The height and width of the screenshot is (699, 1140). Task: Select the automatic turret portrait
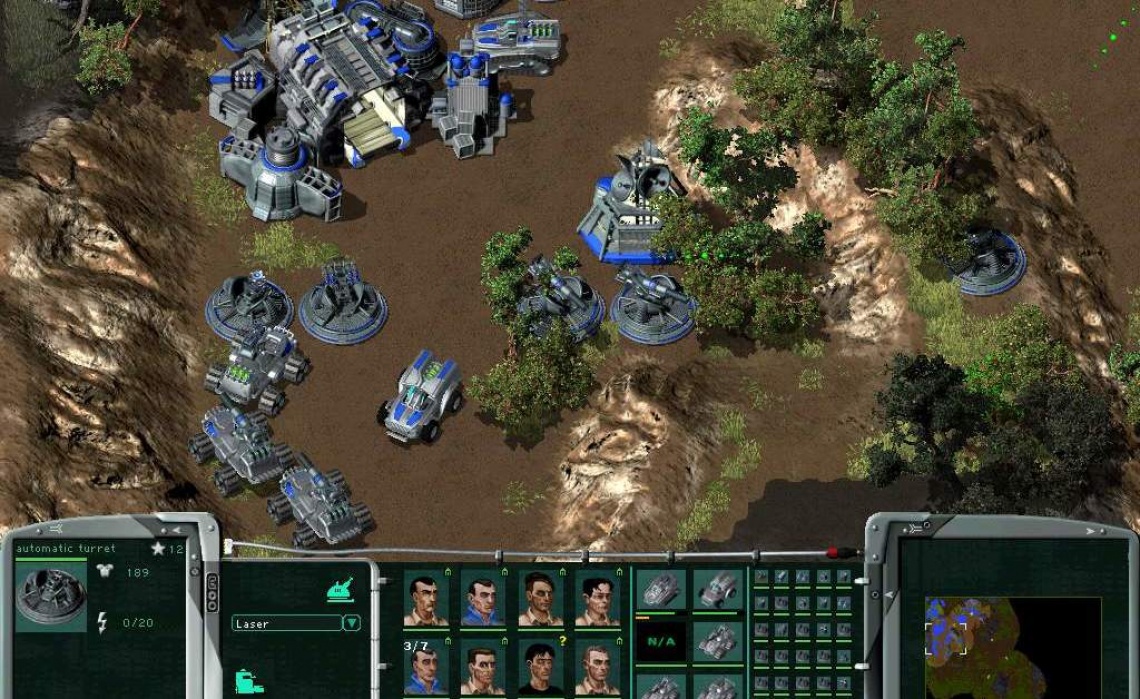50,593
